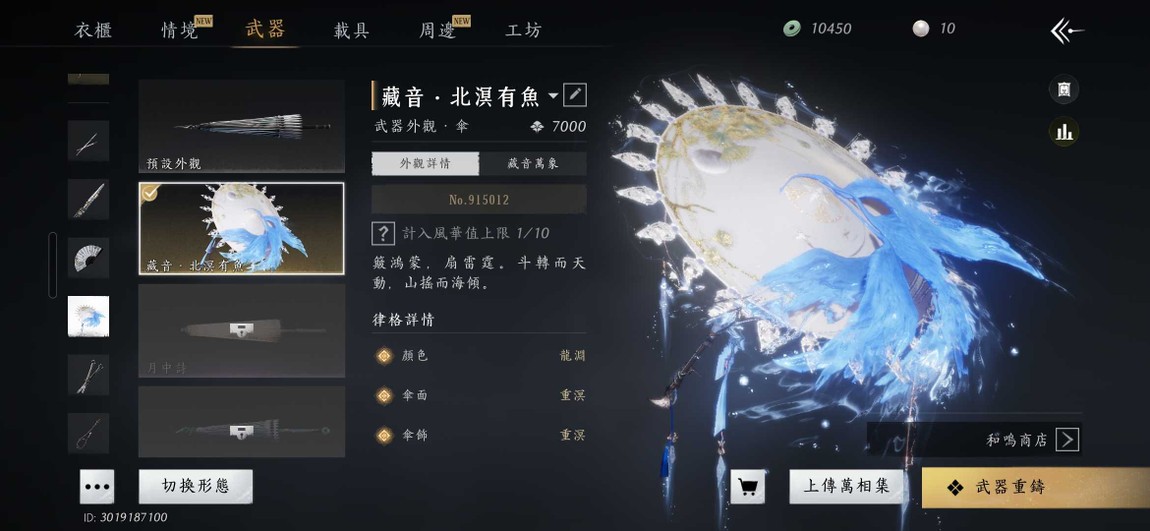
Task: Switch to the 藏音萬象 tab
Action: pos(532,163)
